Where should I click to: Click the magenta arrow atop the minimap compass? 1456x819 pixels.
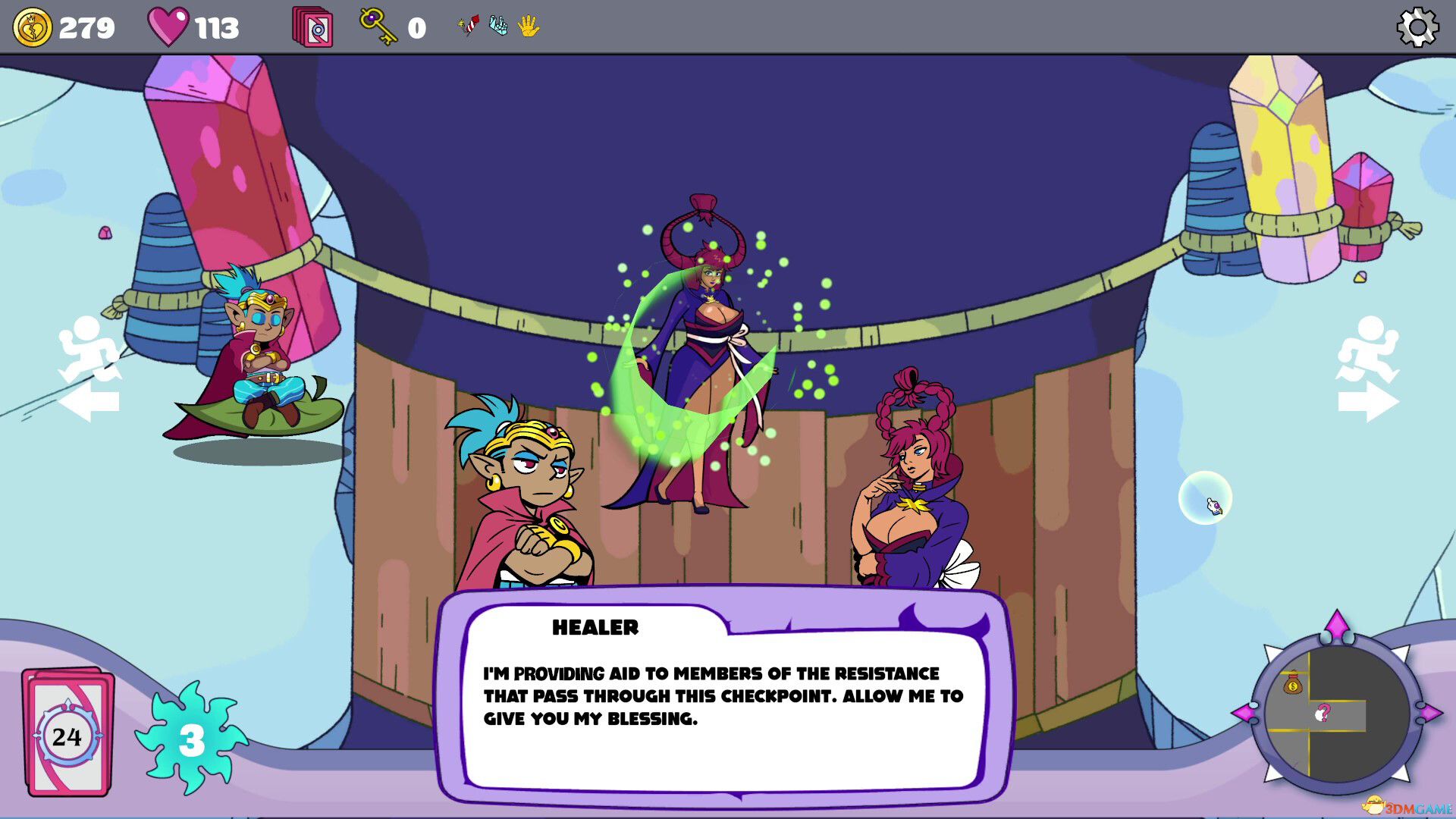(x=1338, y=625)
